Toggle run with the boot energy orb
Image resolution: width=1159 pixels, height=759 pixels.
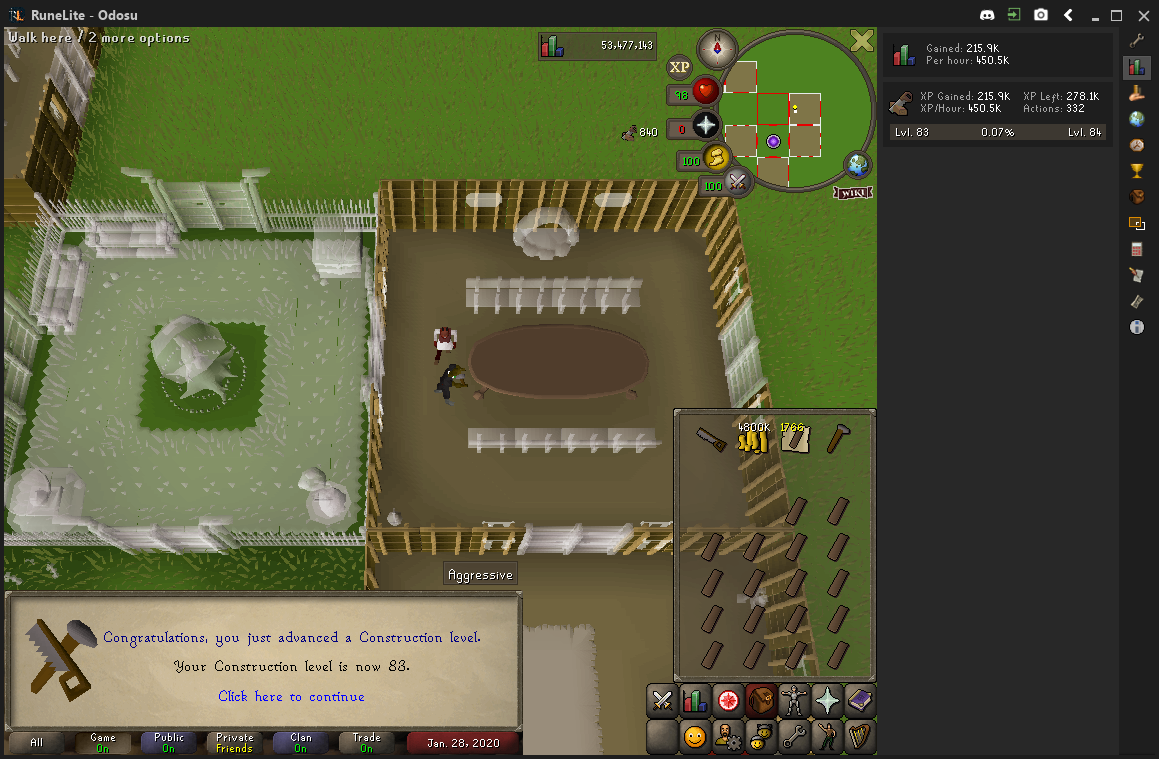tap(716, 157)
